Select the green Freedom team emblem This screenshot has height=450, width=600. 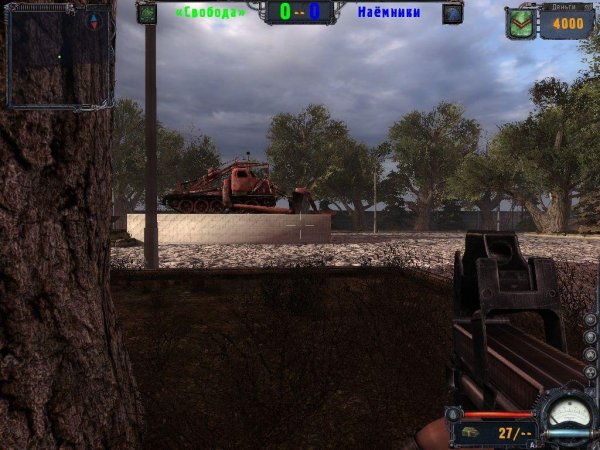(x=147, y=13)
